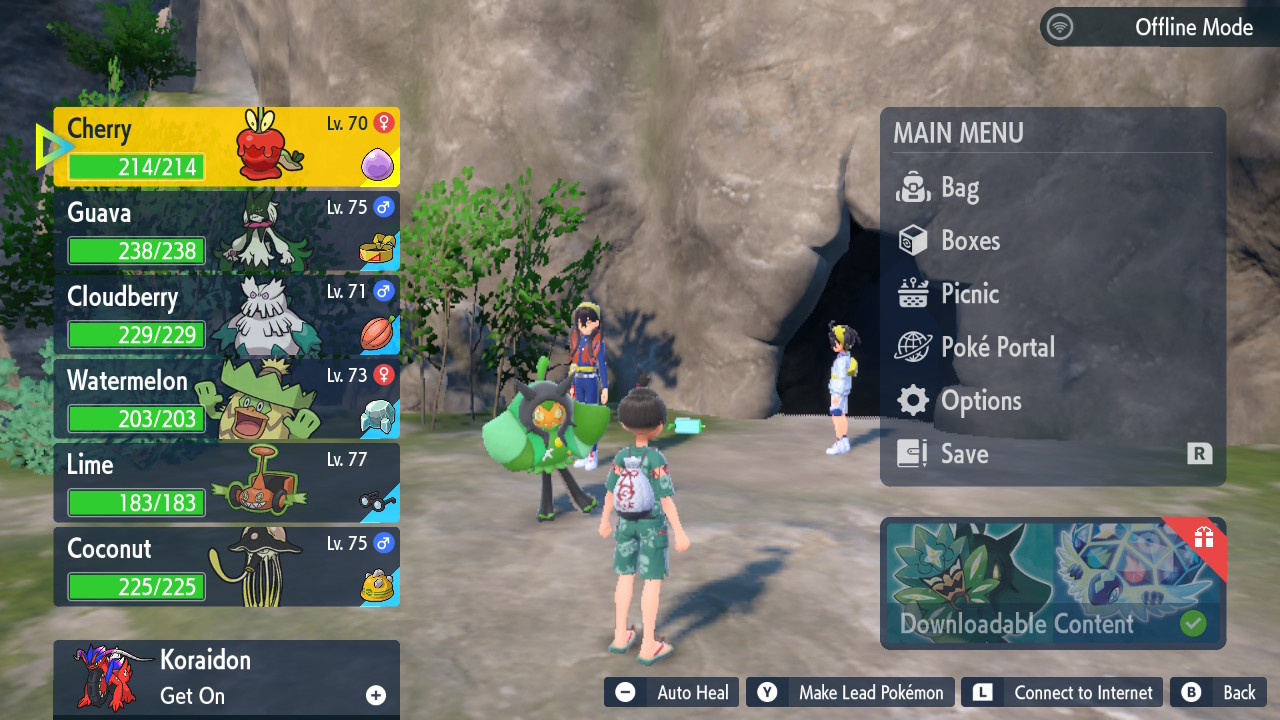The image size is (1280, 720).
Task: Go Back from the menu
Action: coord(1219,693)
